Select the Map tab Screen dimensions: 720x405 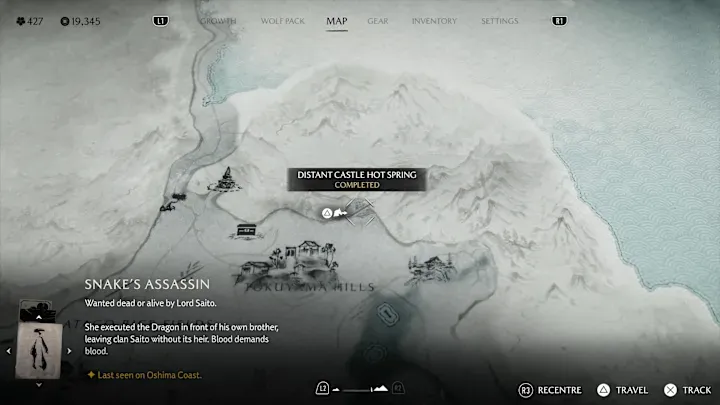(337, 21)
